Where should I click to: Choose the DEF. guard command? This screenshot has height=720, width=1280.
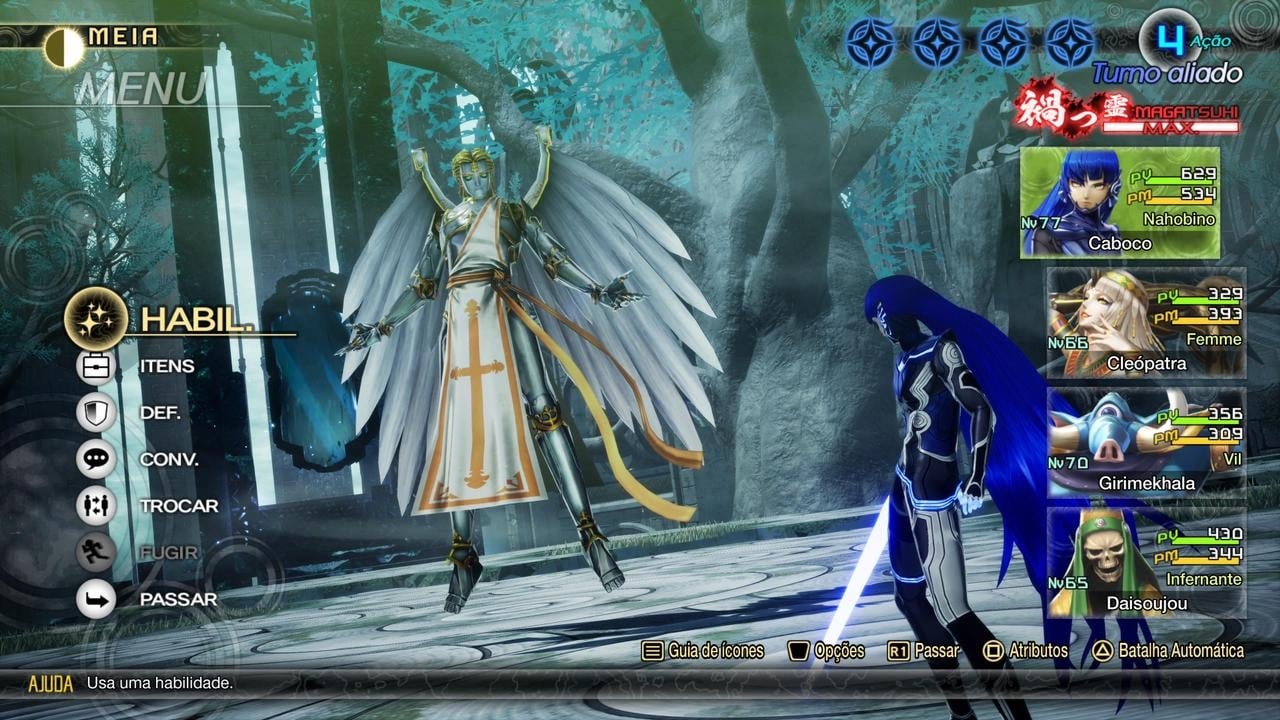159,412
